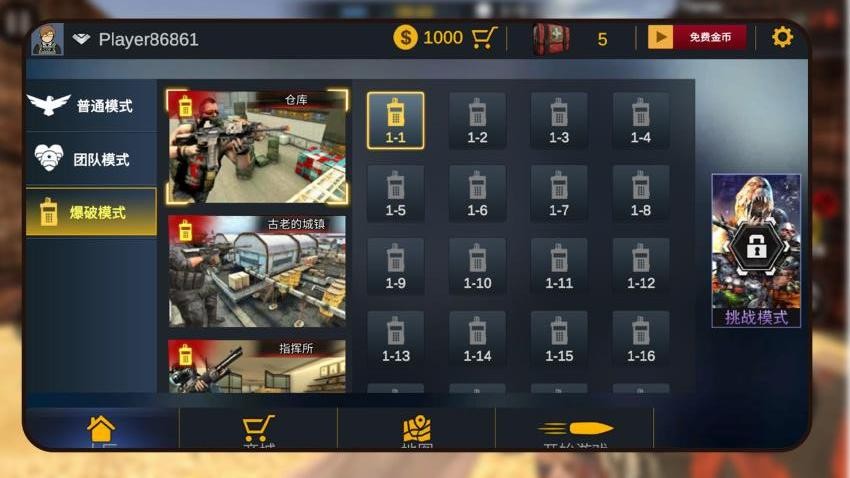Viewport: 850px width, 478px height.
Task: Switch to 团队模式 team mode
Action: 91,159
